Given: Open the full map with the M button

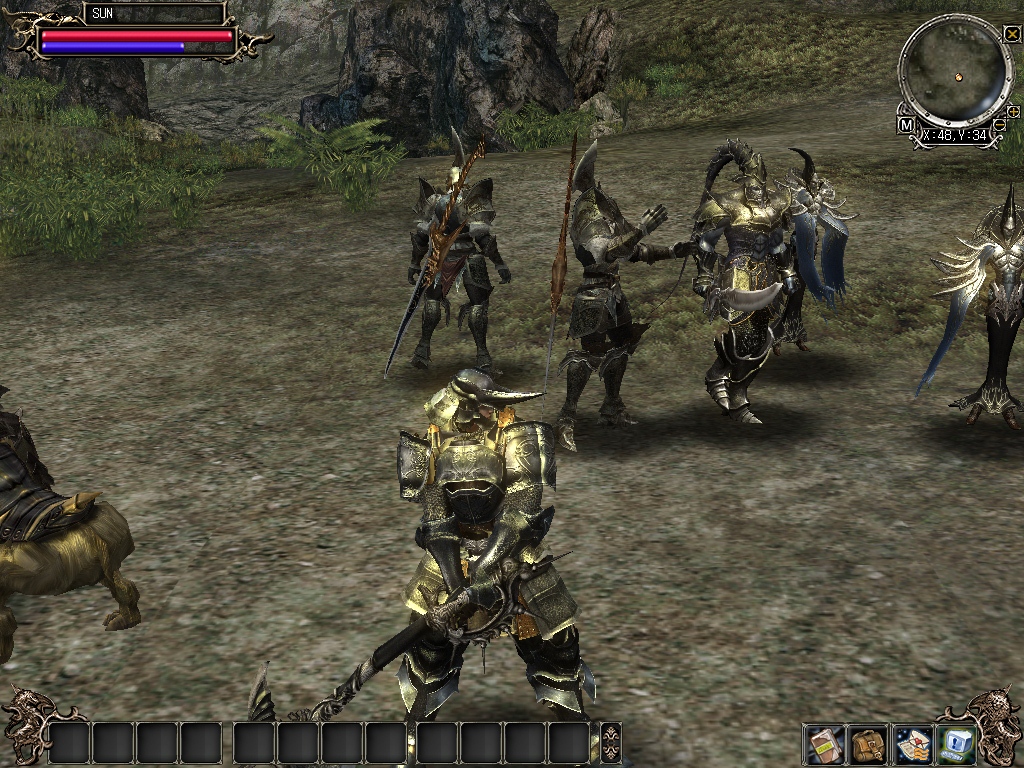Looking at the screenshot, I should pos(906,125).
